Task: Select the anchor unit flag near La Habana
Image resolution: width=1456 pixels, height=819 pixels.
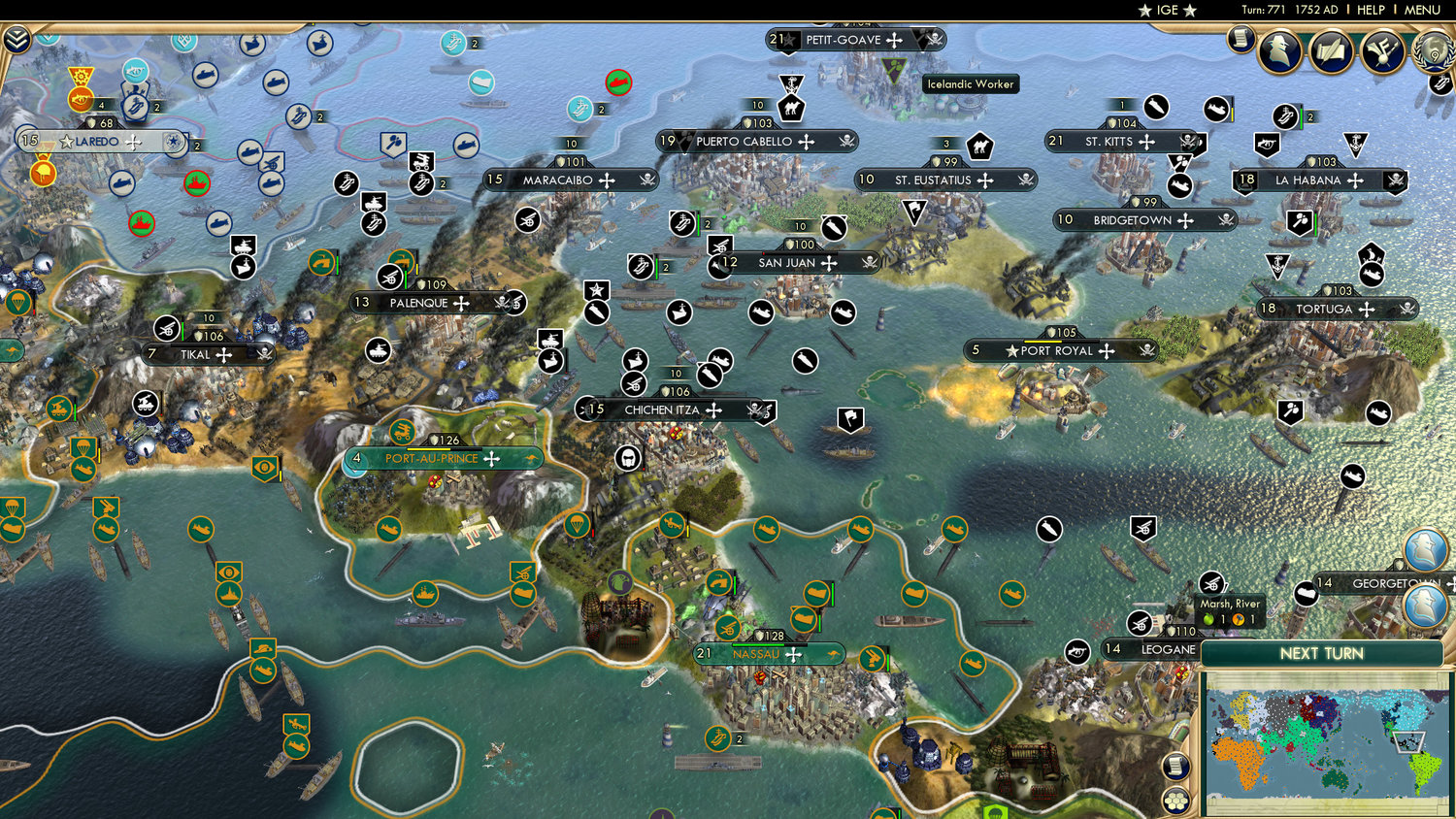Action: tap(1356, 144)
